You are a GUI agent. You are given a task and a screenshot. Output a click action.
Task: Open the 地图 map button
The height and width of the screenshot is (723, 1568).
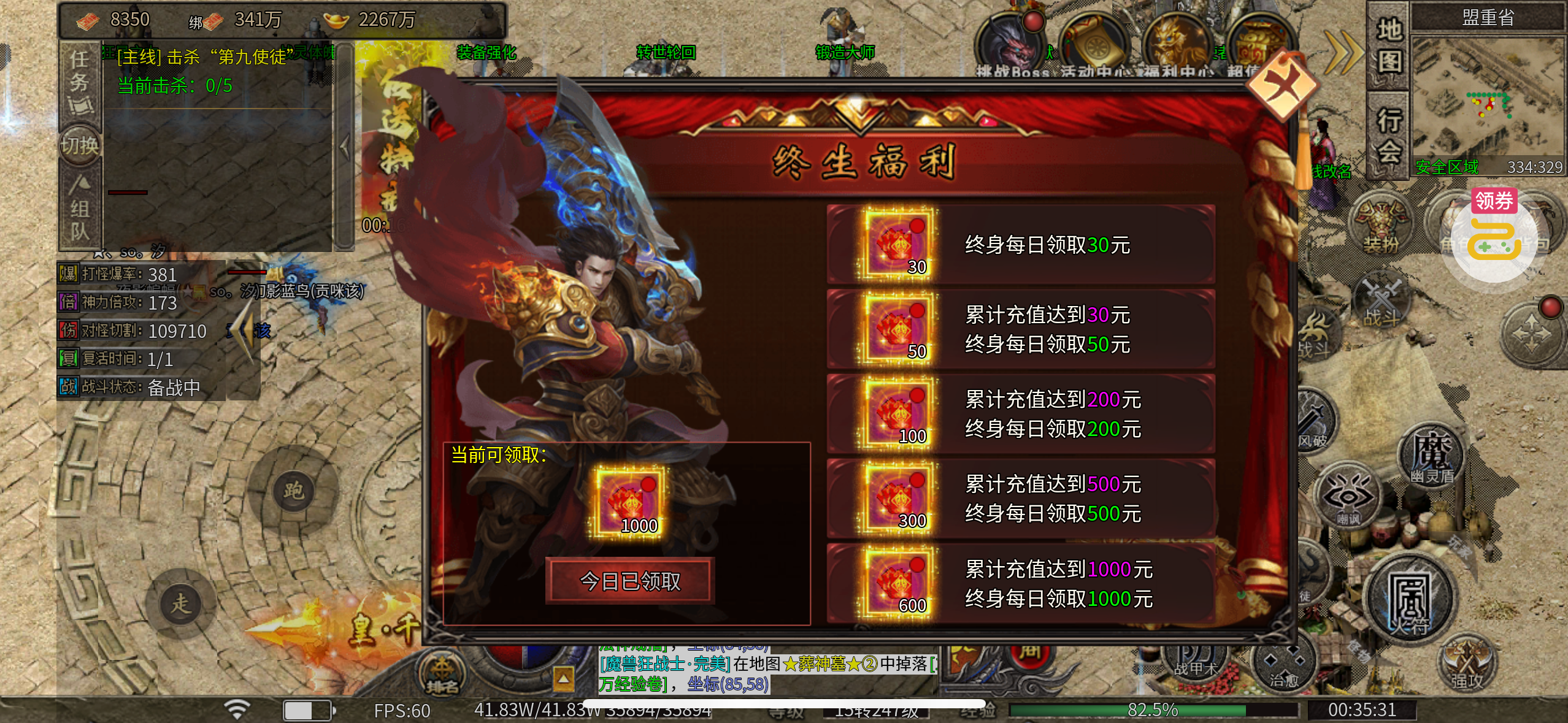(x=1389, y=46)
